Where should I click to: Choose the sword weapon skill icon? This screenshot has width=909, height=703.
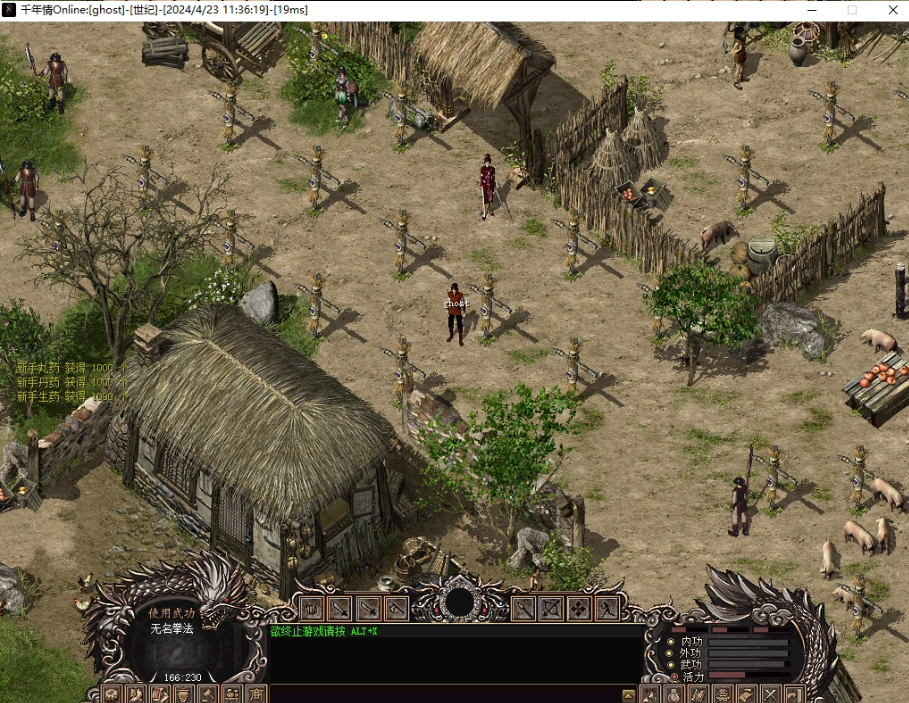tap(340, 607)
